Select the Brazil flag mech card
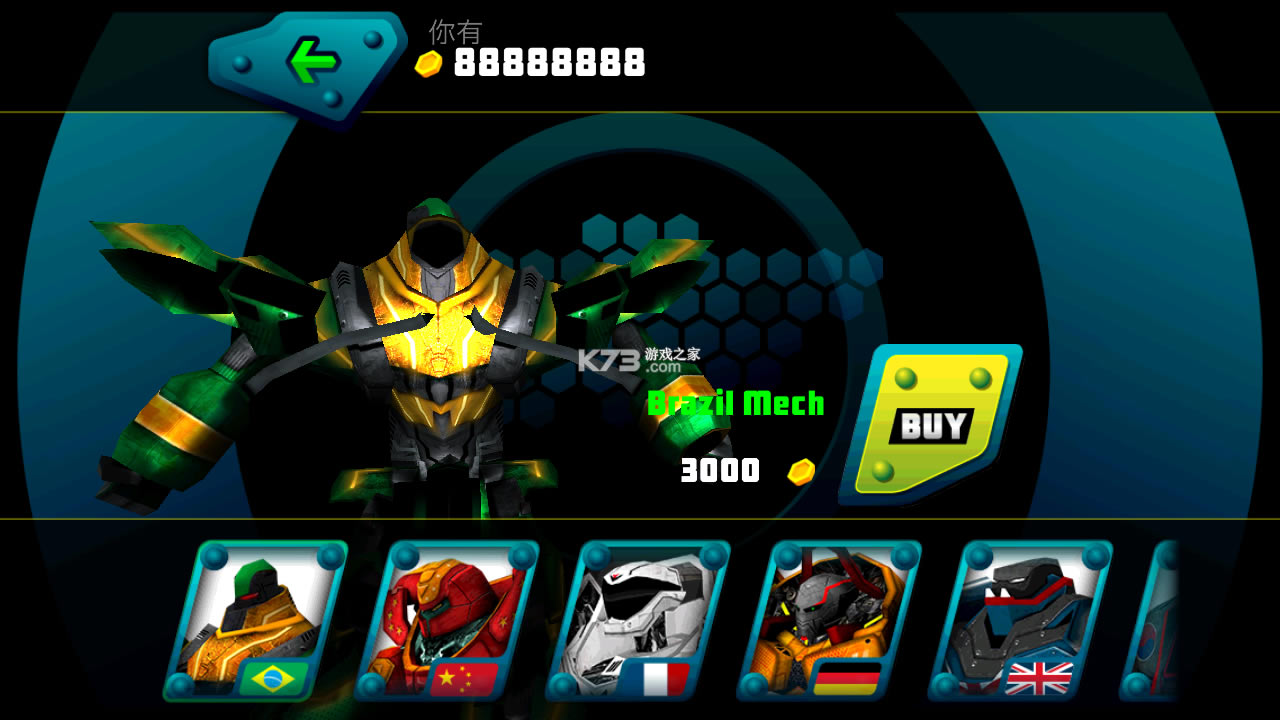The height and width of the screenshot is (720, 1280). click(x=256, y=620)
